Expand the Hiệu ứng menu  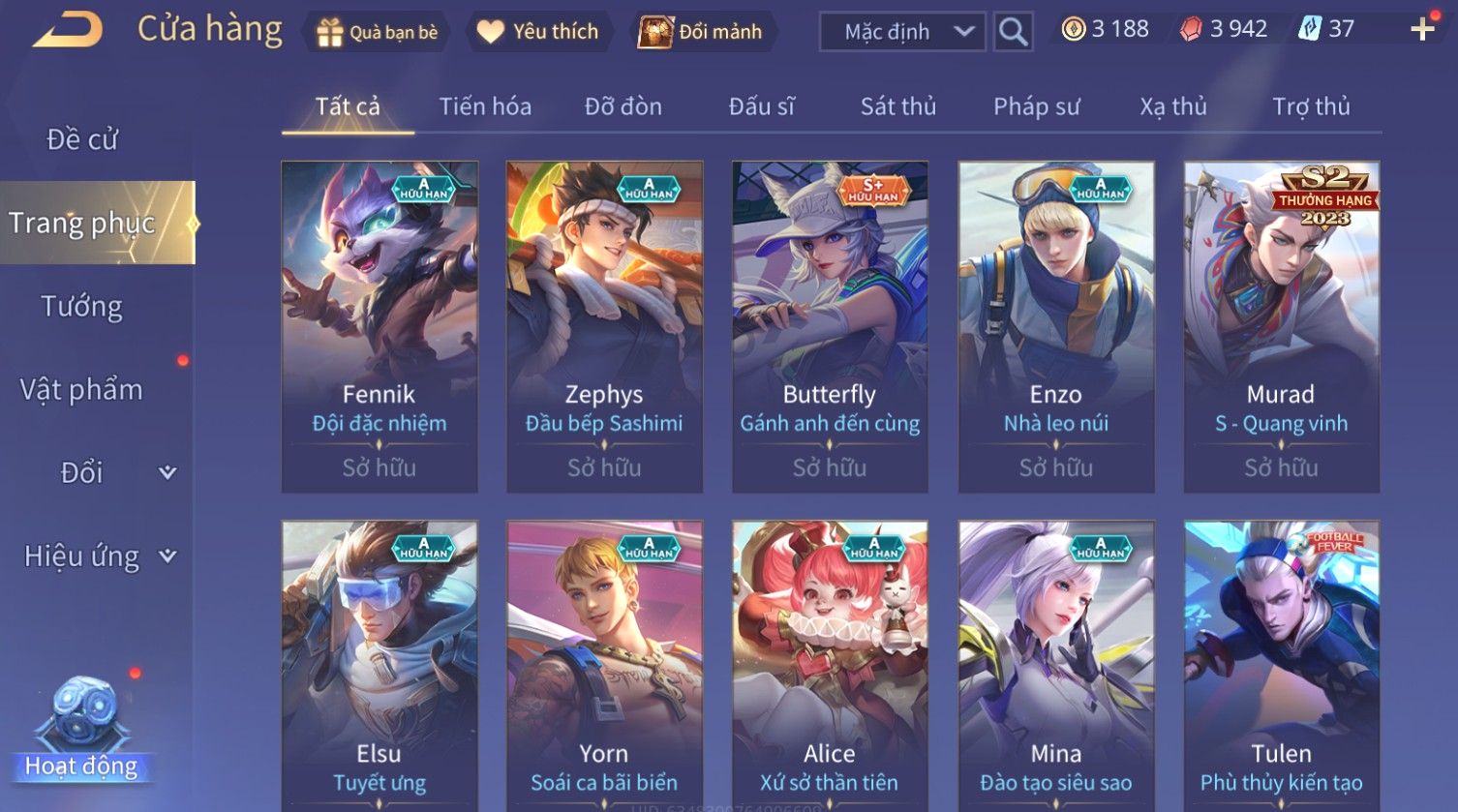pyautogui.click(x=99, y=556)
